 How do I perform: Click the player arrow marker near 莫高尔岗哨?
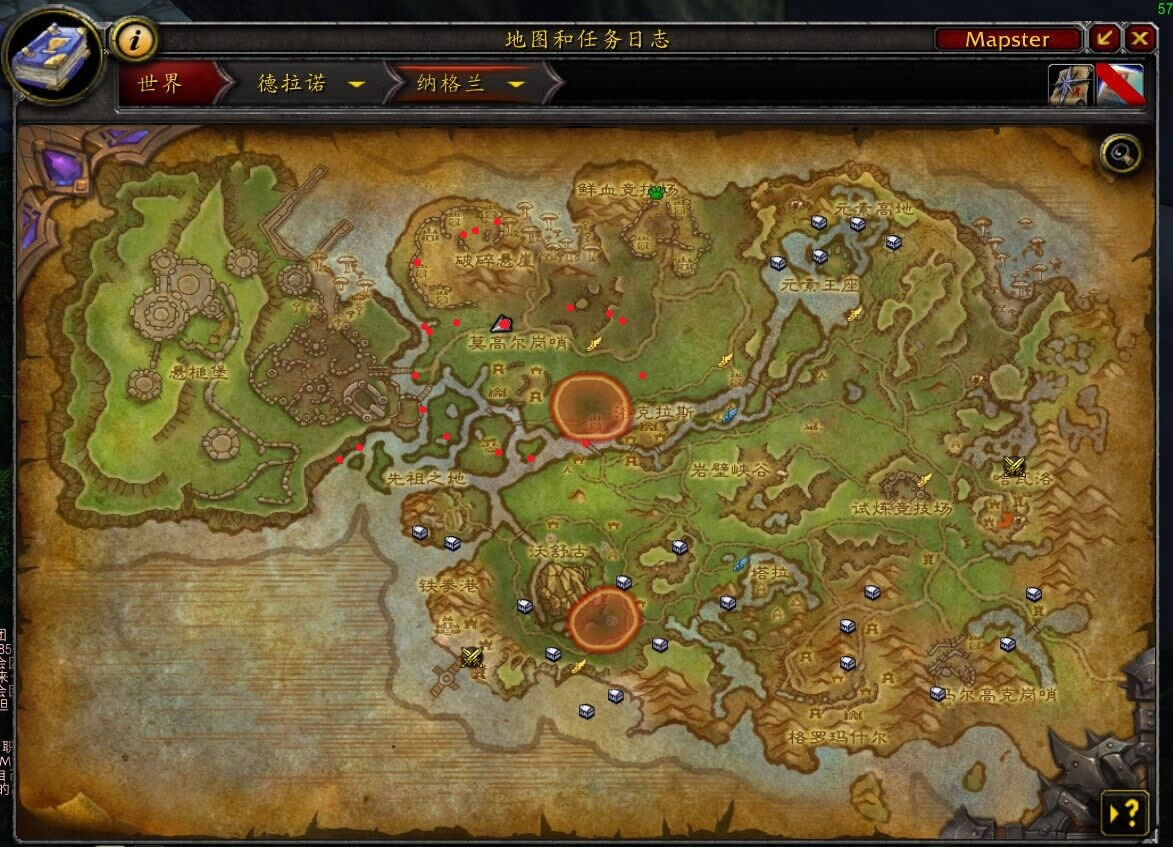click(x=501, y=323)
